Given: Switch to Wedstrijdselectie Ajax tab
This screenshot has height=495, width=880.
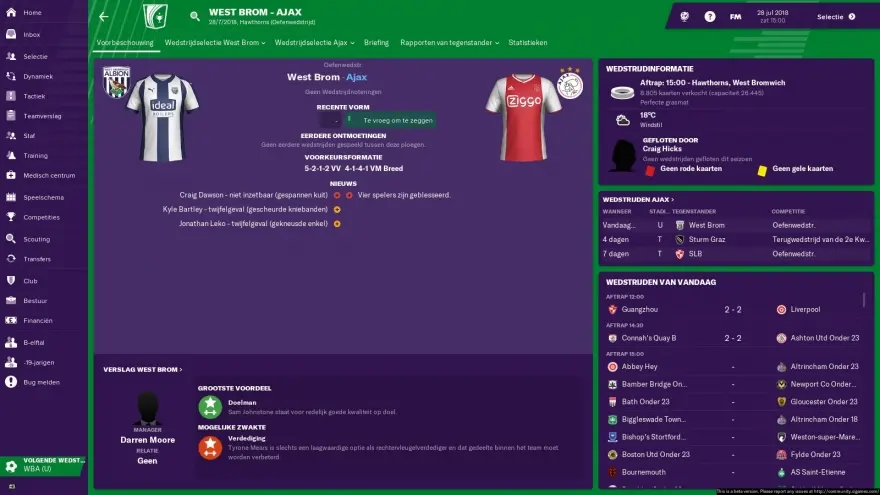Looking at the screenshot, I should [310, 43].
